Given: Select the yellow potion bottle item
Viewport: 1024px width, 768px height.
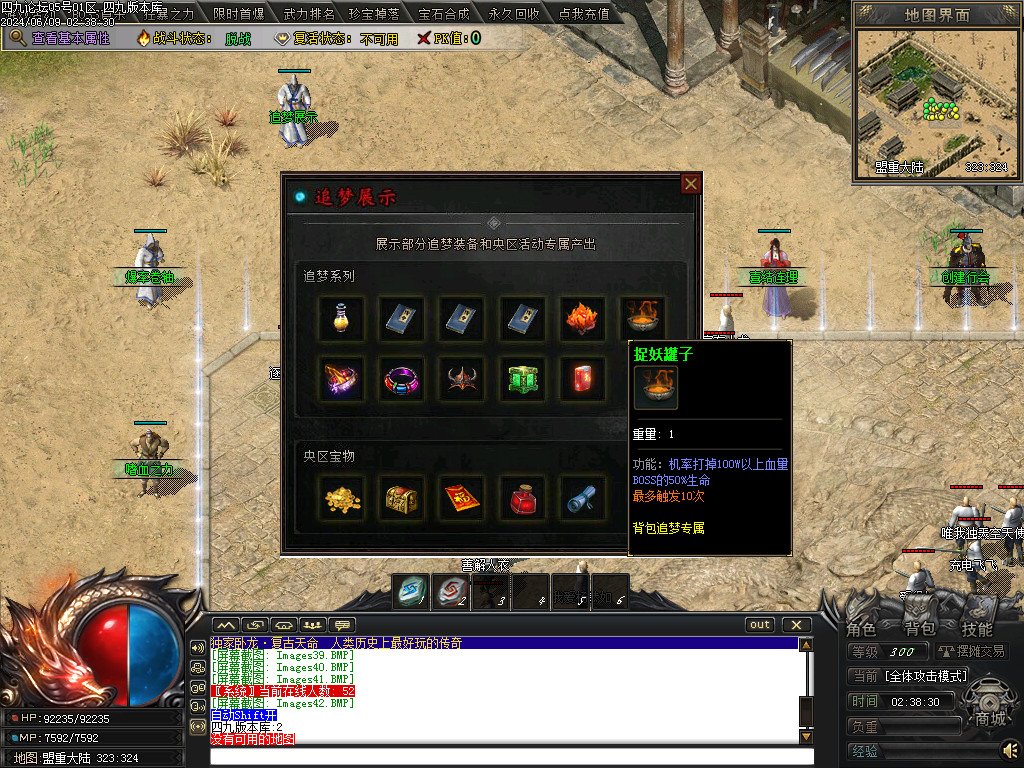Looking at the screenshot, I should click(x=341, y=319).
